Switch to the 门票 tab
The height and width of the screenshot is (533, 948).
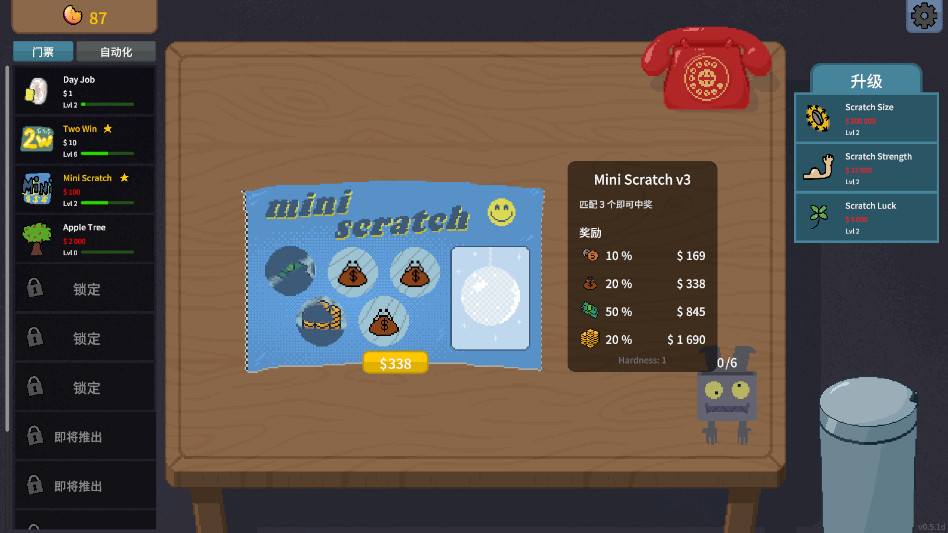pos(43,52)
